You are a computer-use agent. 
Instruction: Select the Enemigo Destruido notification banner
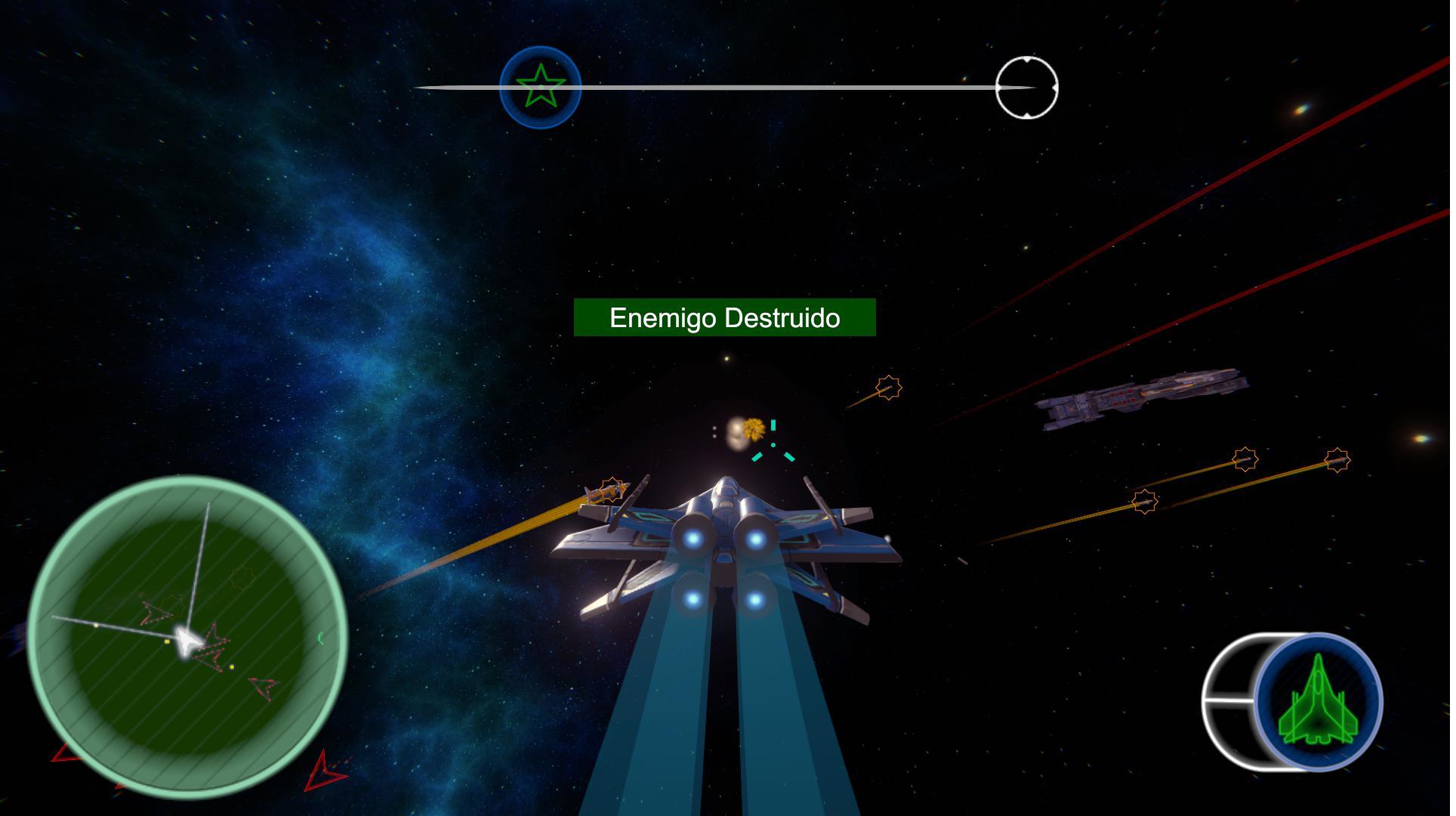click(x=725, y=319)
